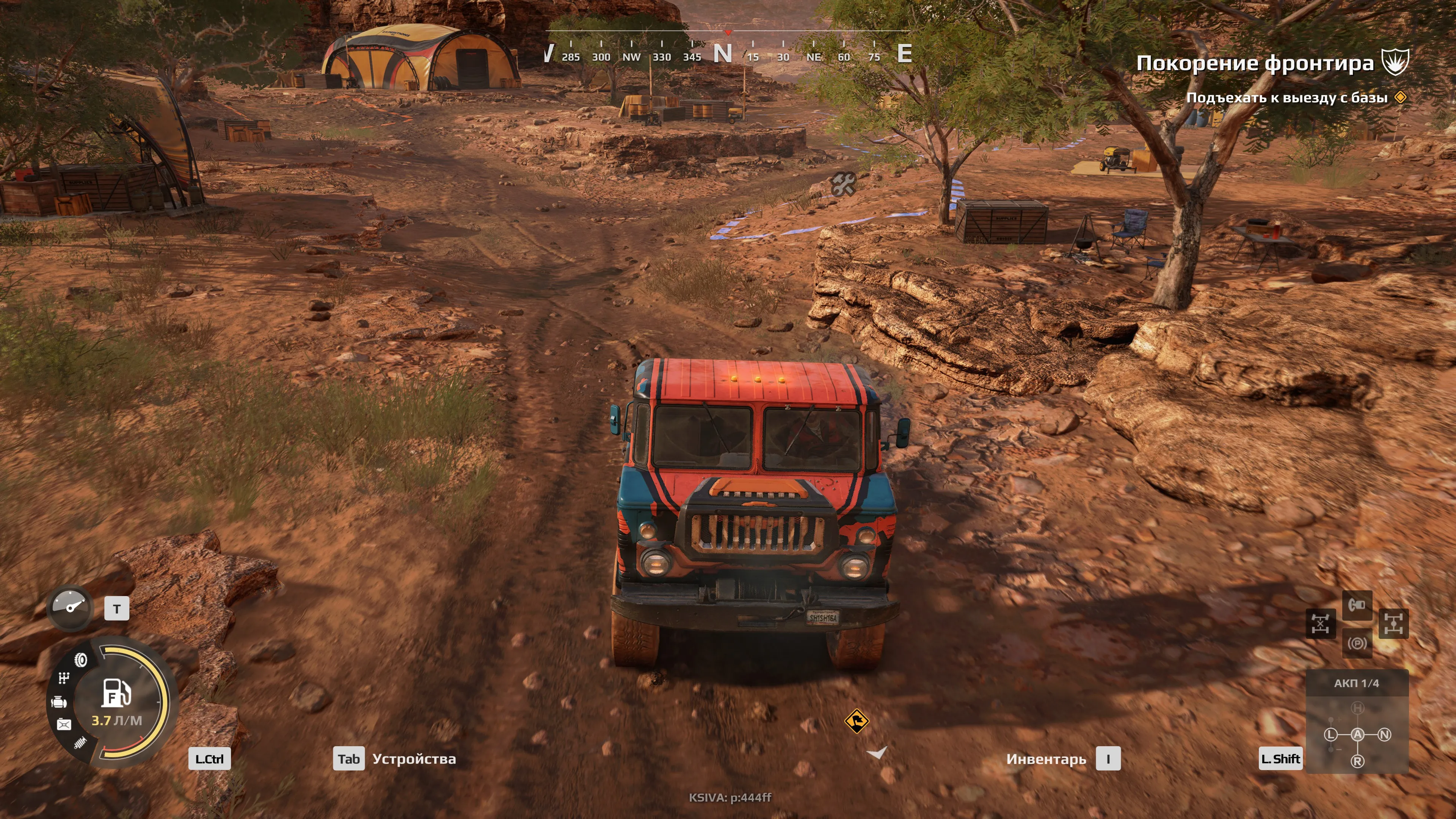Toggle the differential lock icon
This screenshot has height=819, width=1456.
pyautogui.click(x=1320, y=623)
